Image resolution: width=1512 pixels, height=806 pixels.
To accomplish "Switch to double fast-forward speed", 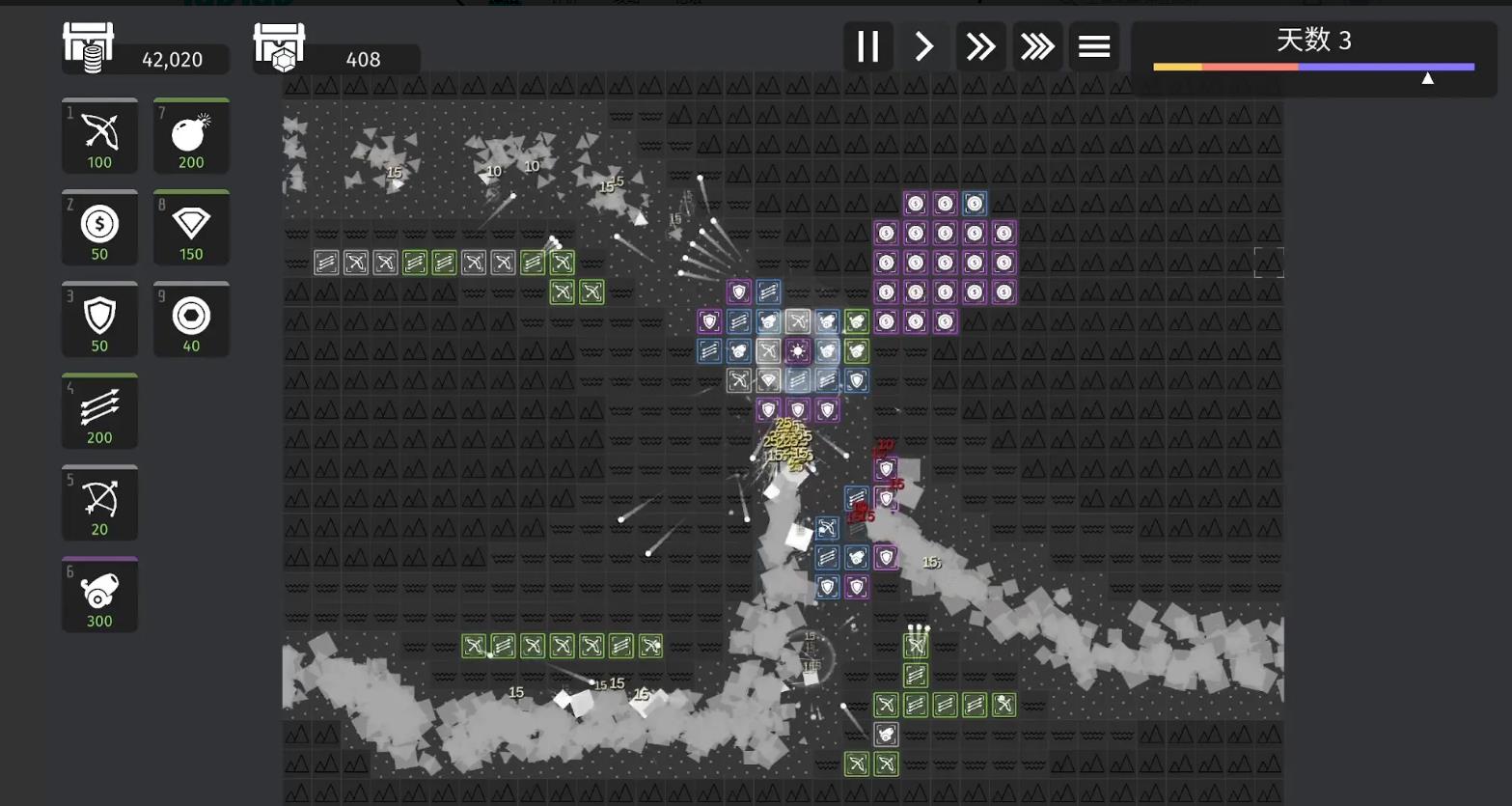I will coord(980,46).
